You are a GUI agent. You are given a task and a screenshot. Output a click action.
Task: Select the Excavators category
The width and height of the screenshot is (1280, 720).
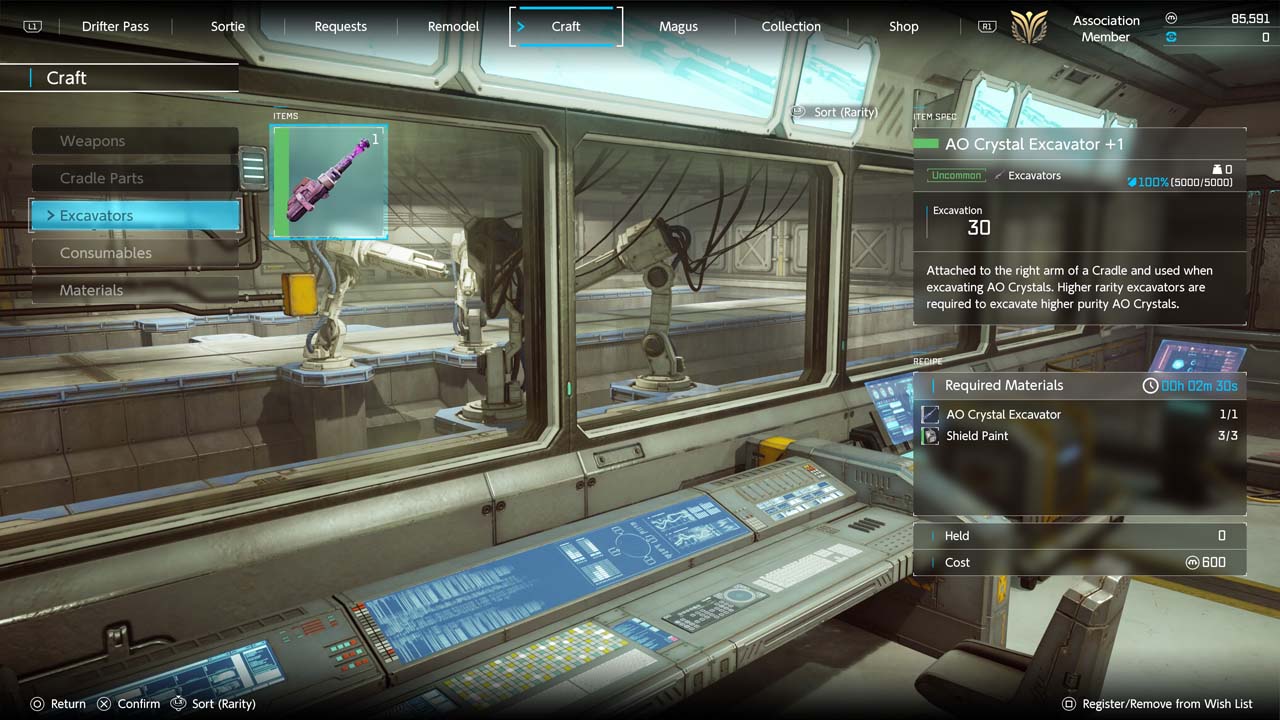(x=135, y=215)
